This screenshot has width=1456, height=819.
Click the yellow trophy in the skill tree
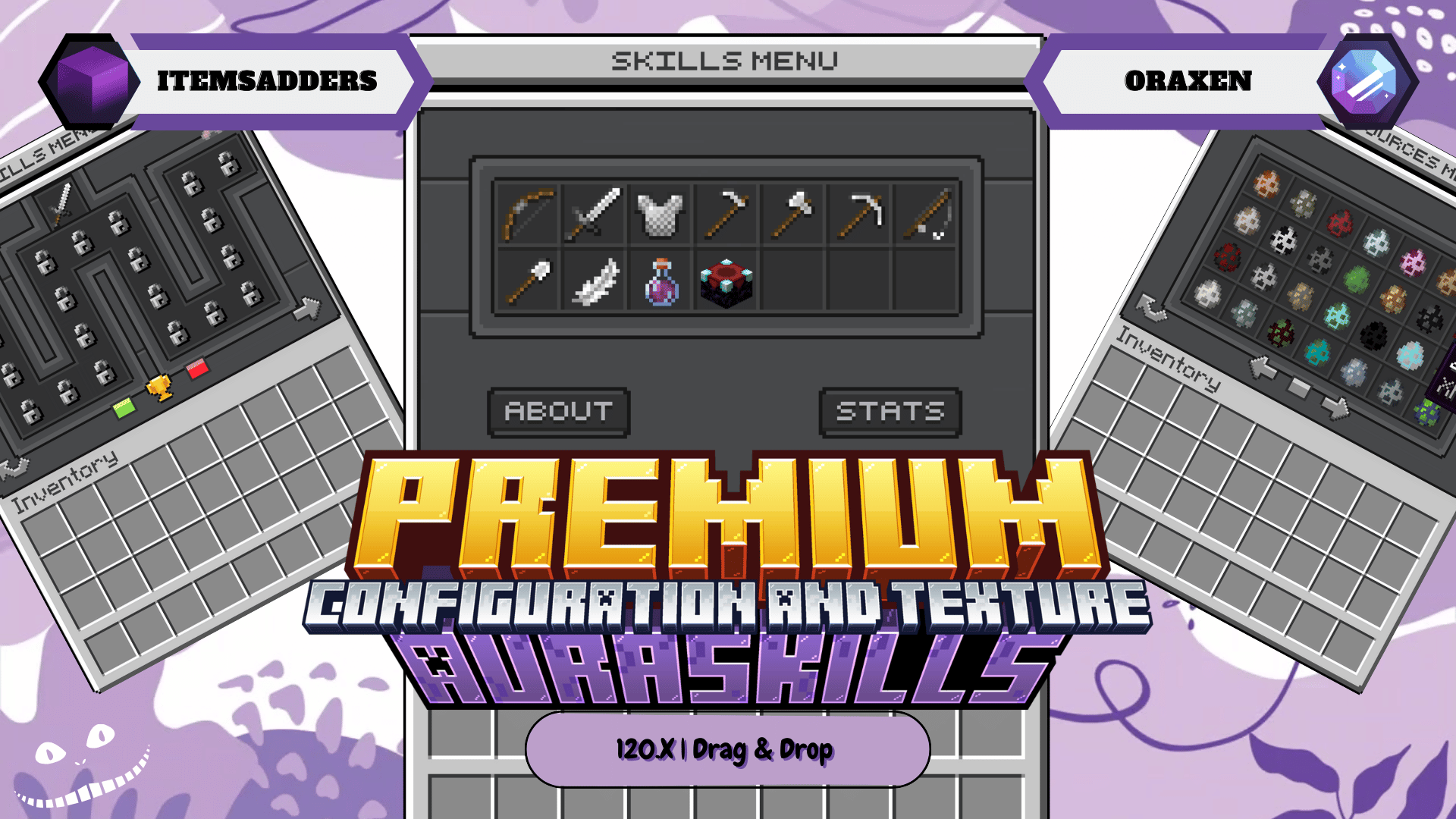160,388
